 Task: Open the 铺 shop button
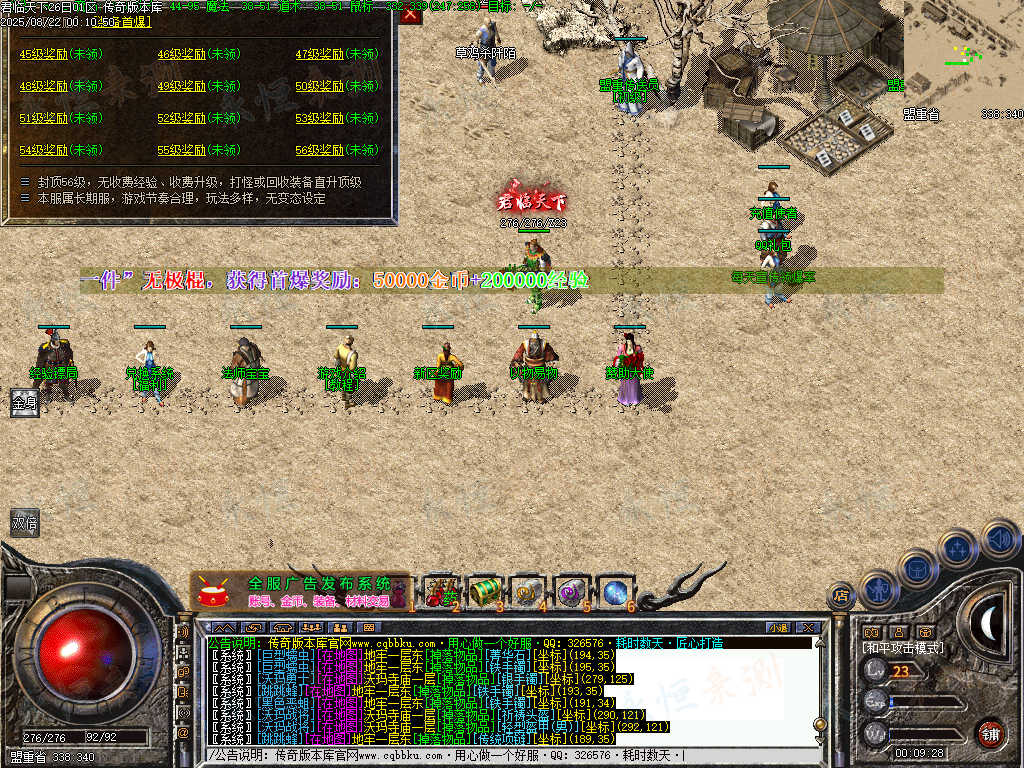[x=990, y=733]
